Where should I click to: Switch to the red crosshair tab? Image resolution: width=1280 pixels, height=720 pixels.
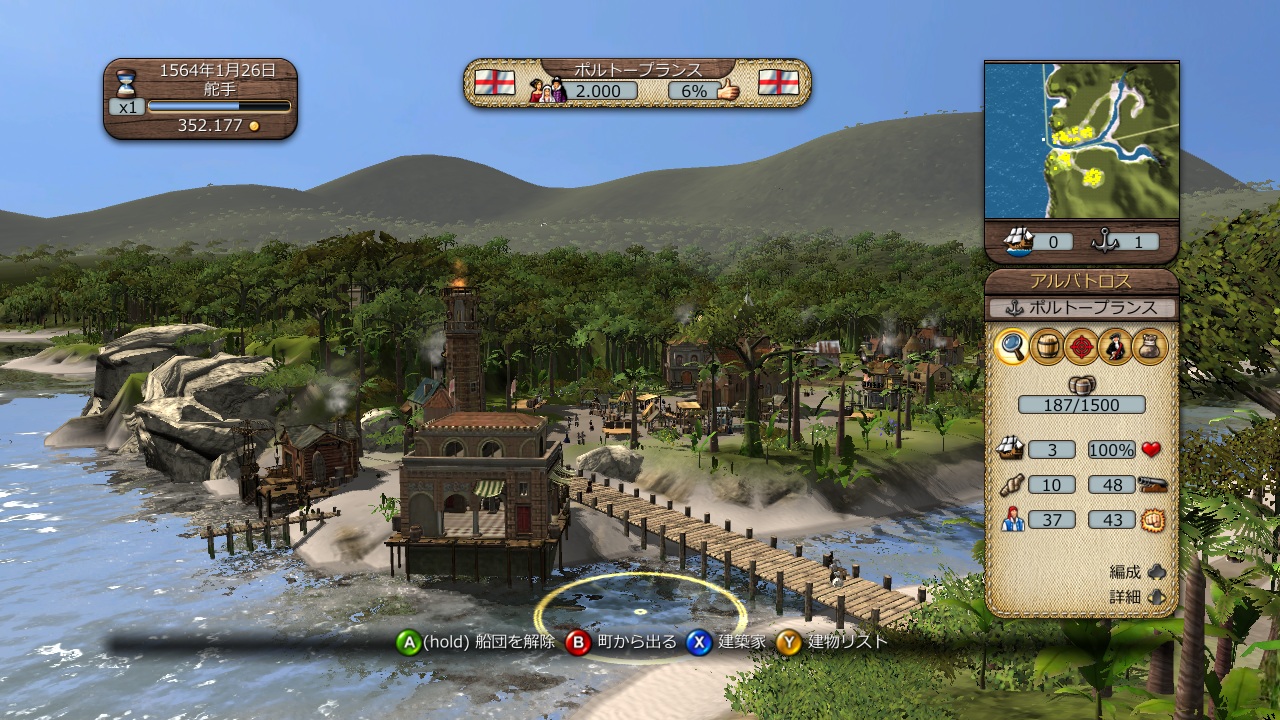pos(1081,346)
